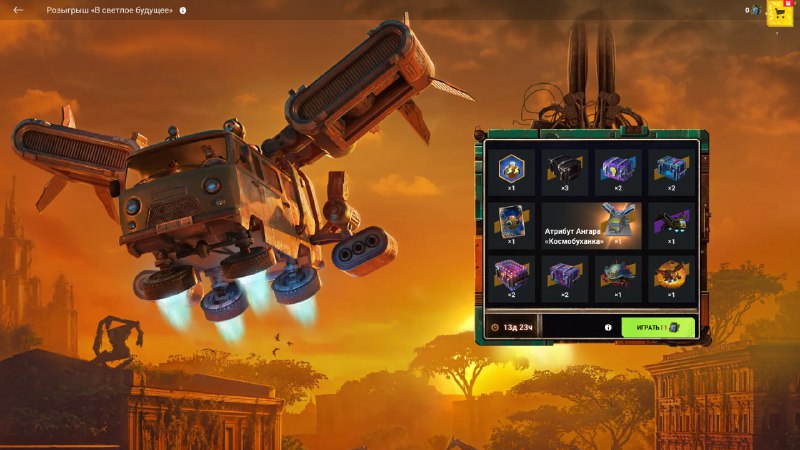Start the raffle with the green ИГРАТЬ button
Screen dimensions: 800x450
[x=657, y=327]
